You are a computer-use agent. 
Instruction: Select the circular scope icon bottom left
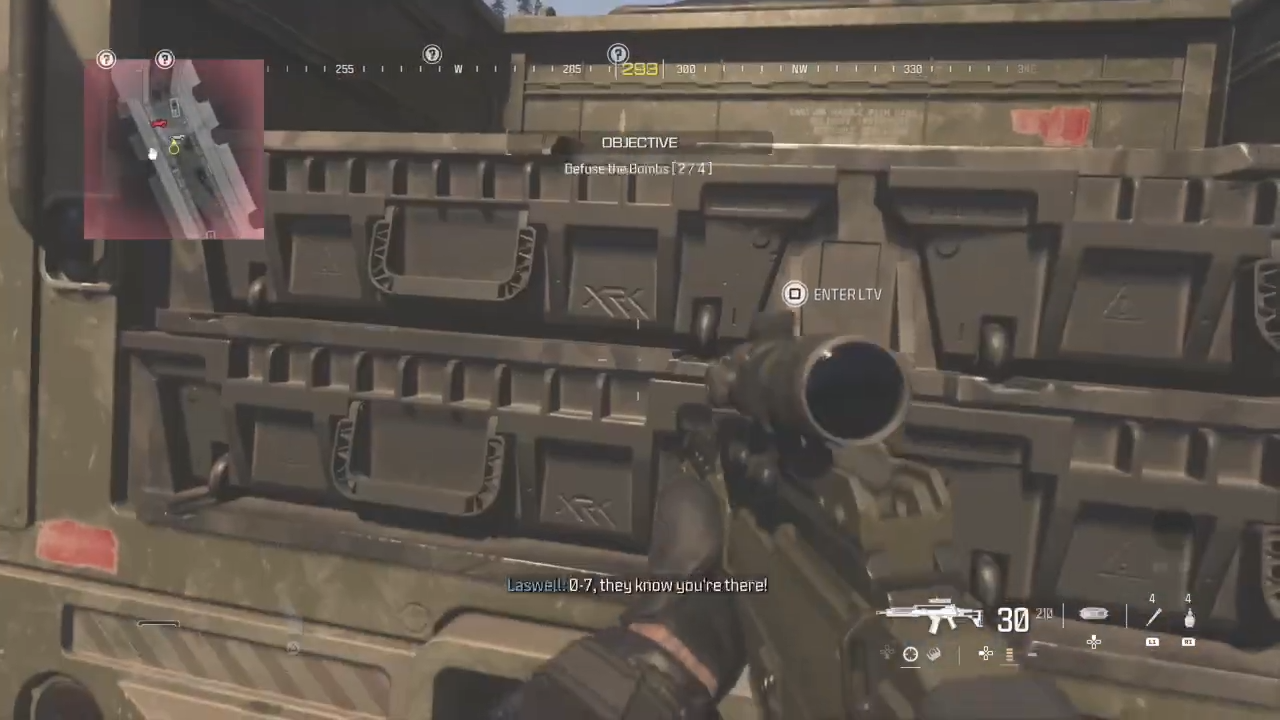[910, 654]
